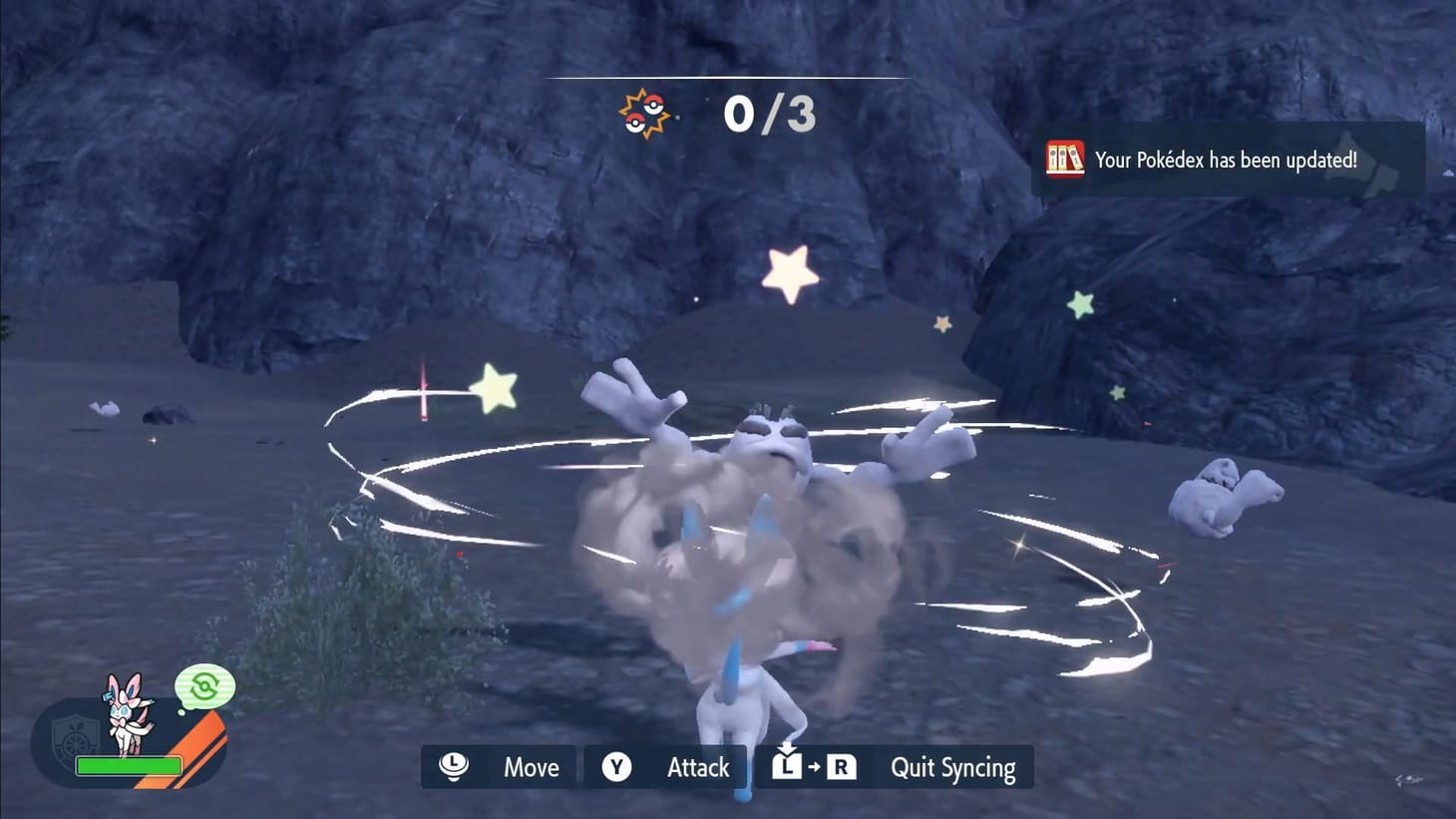The height and width of the screenshot is (819, 1456).
Task: Click the L→R button prompt
Action: 814,767
